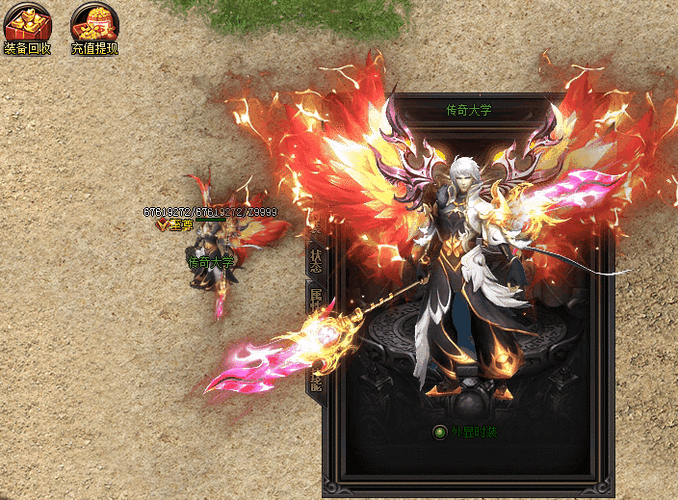Switch to the 状态 status tab
Image resolution: width=678 pixels, height=500 pixels.
[316, 257]
